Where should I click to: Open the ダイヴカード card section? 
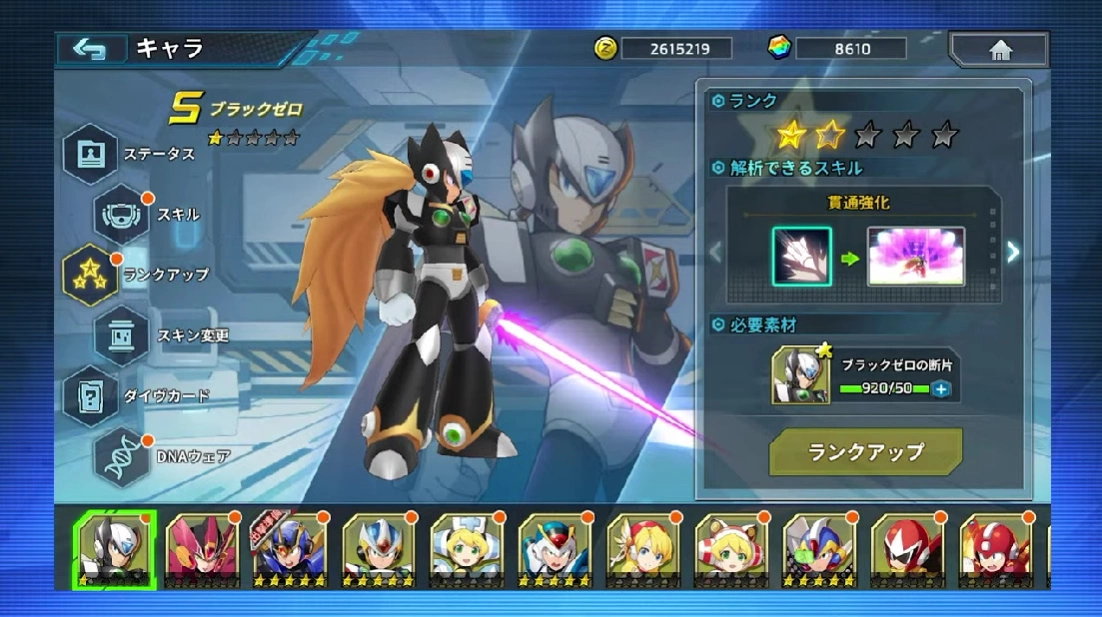[x=91, y=395]
